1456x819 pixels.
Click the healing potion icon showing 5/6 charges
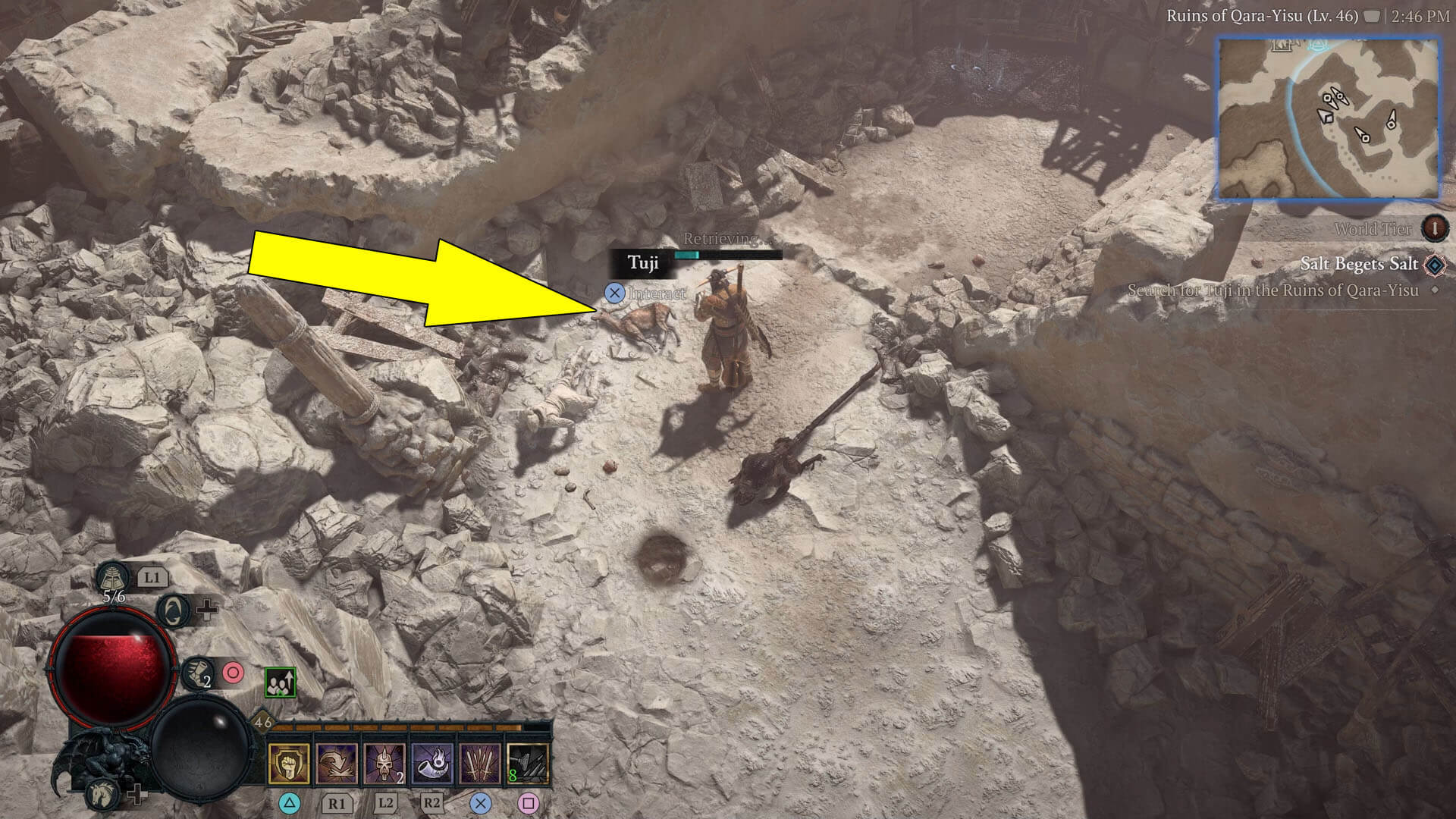(x=113, y=578)
